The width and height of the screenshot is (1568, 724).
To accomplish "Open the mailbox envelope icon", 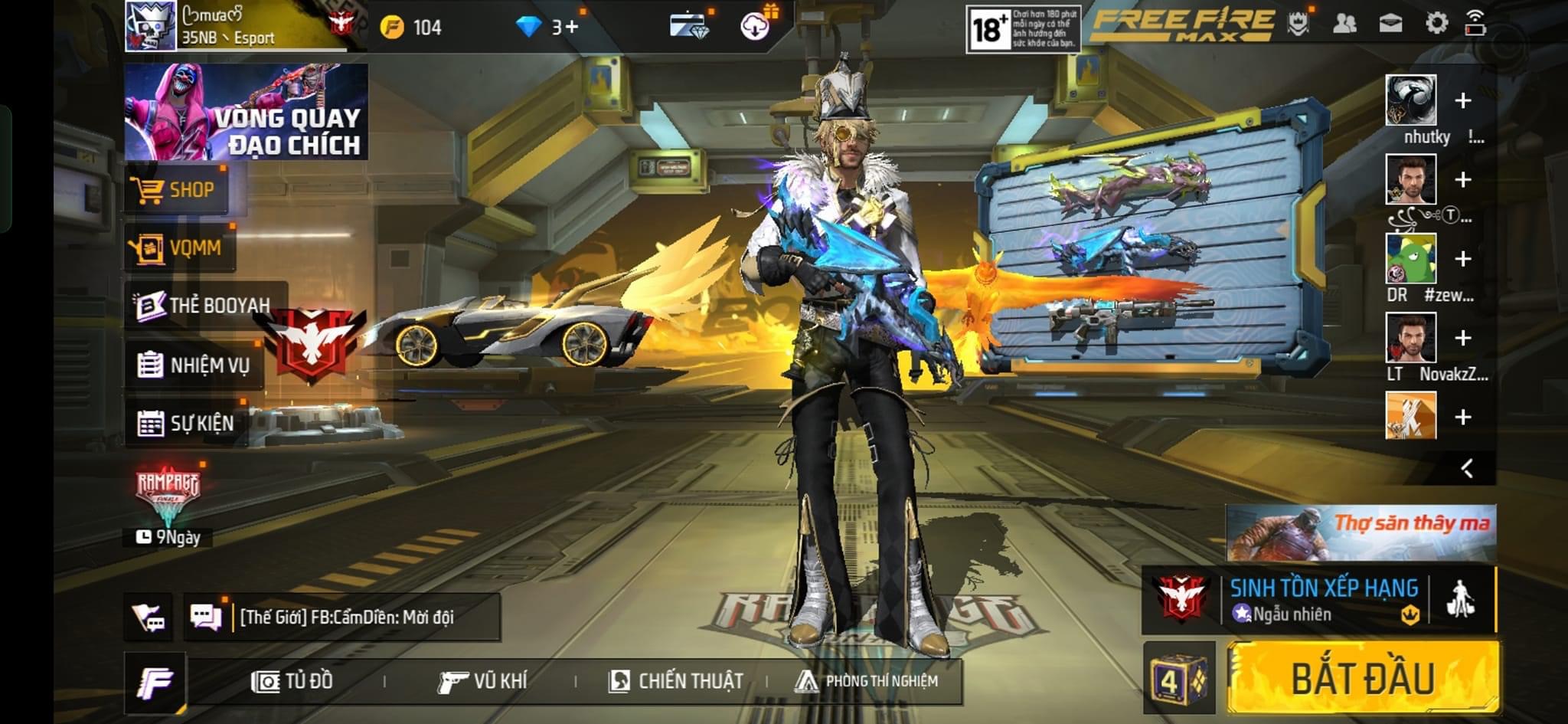I will pos(1390,24).
